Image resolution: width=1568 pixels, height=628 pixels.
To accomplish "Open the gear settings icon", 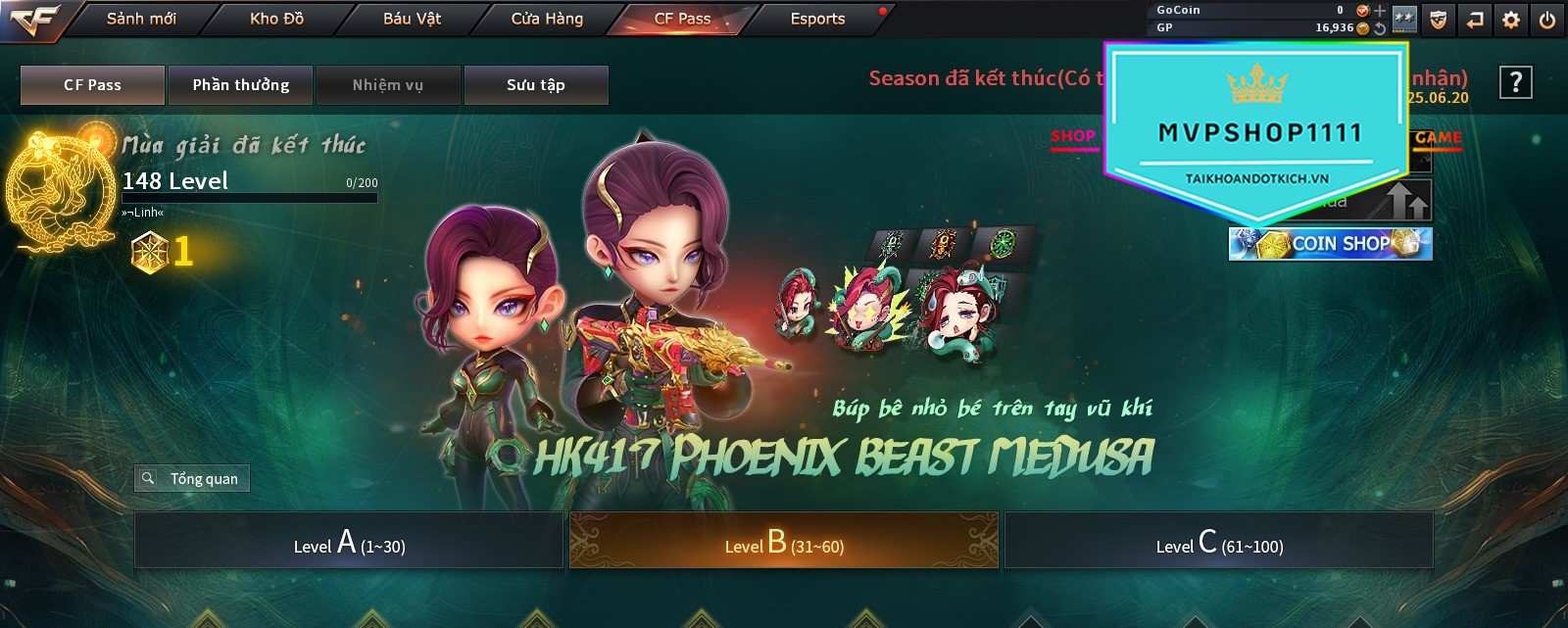I will click(1511, 20).
